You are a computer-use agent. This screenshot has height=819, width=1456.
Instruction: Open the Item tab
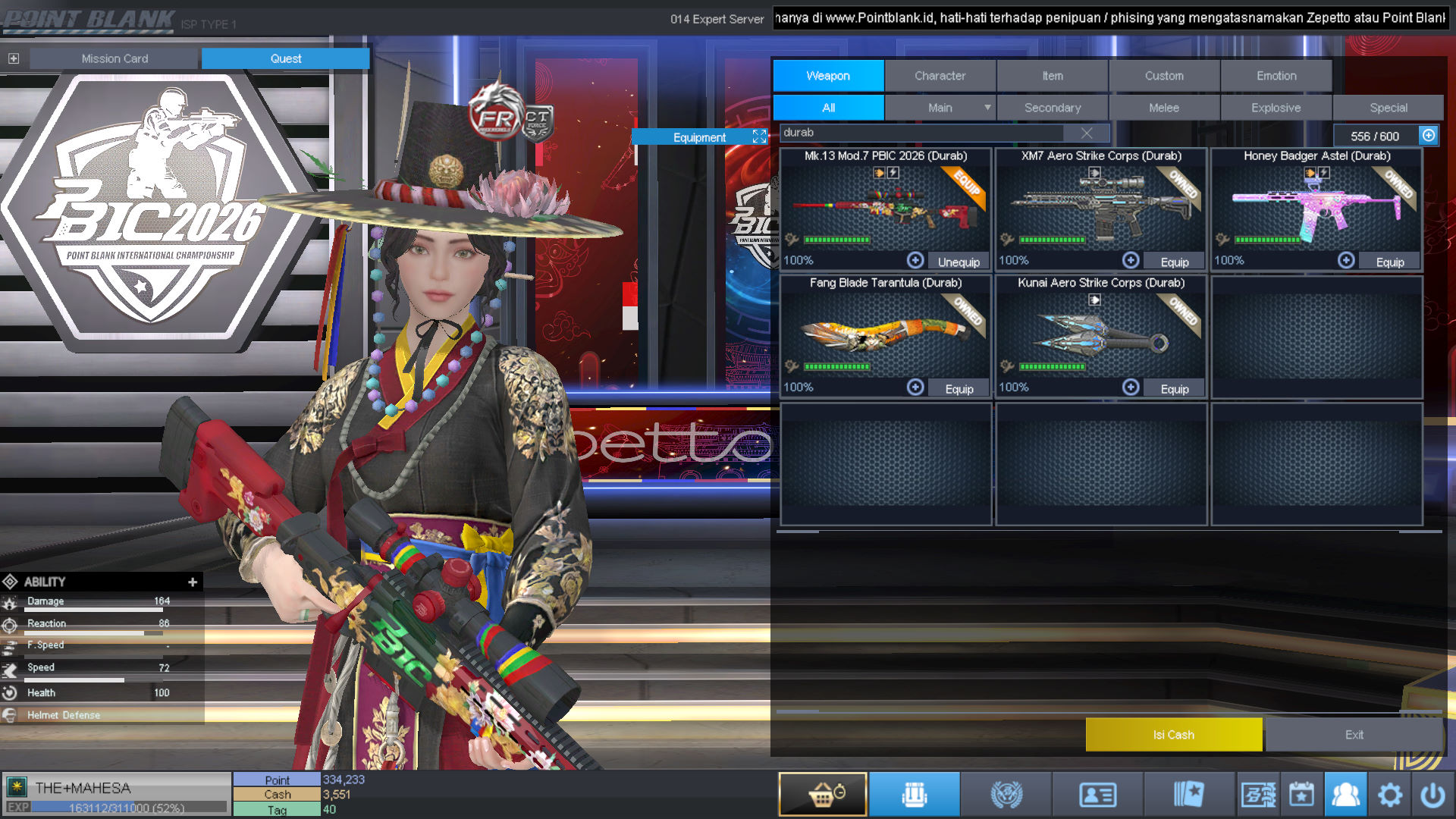point(1052,76)
